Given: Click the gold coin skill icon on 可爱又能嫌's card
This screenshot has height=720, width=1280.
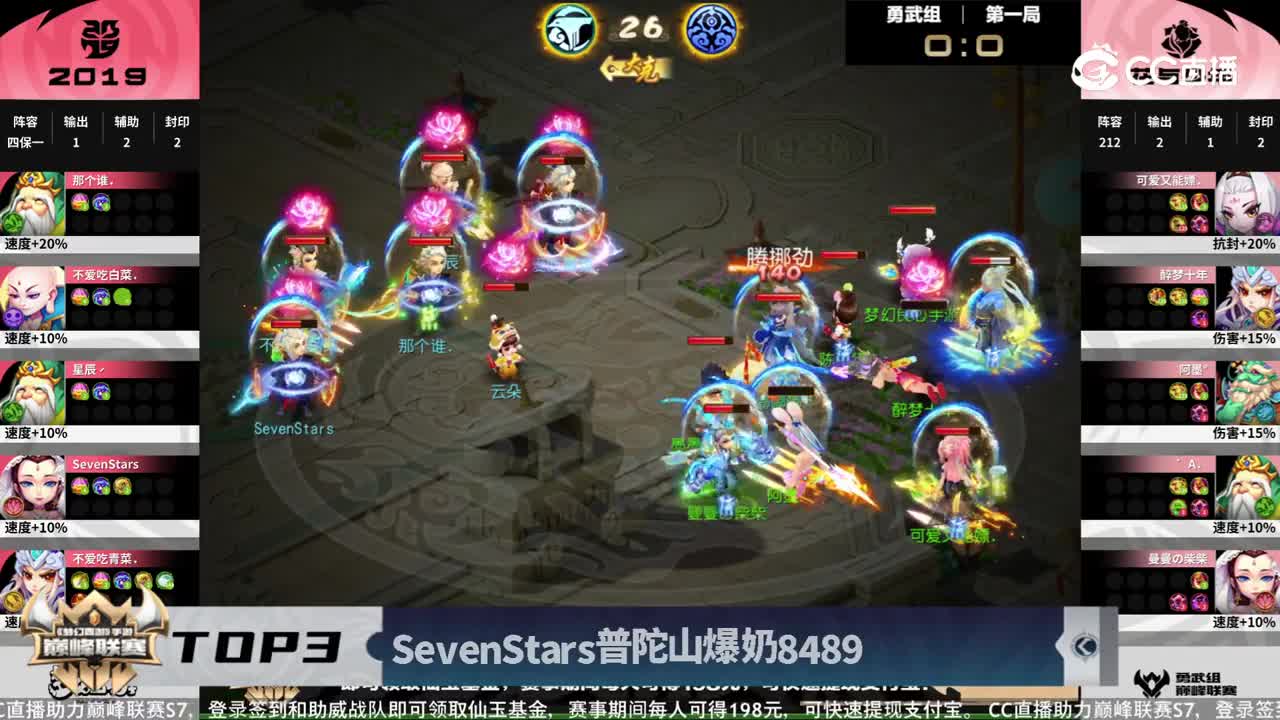Looking at the screenshot, I should click(x=1175, y=203).
